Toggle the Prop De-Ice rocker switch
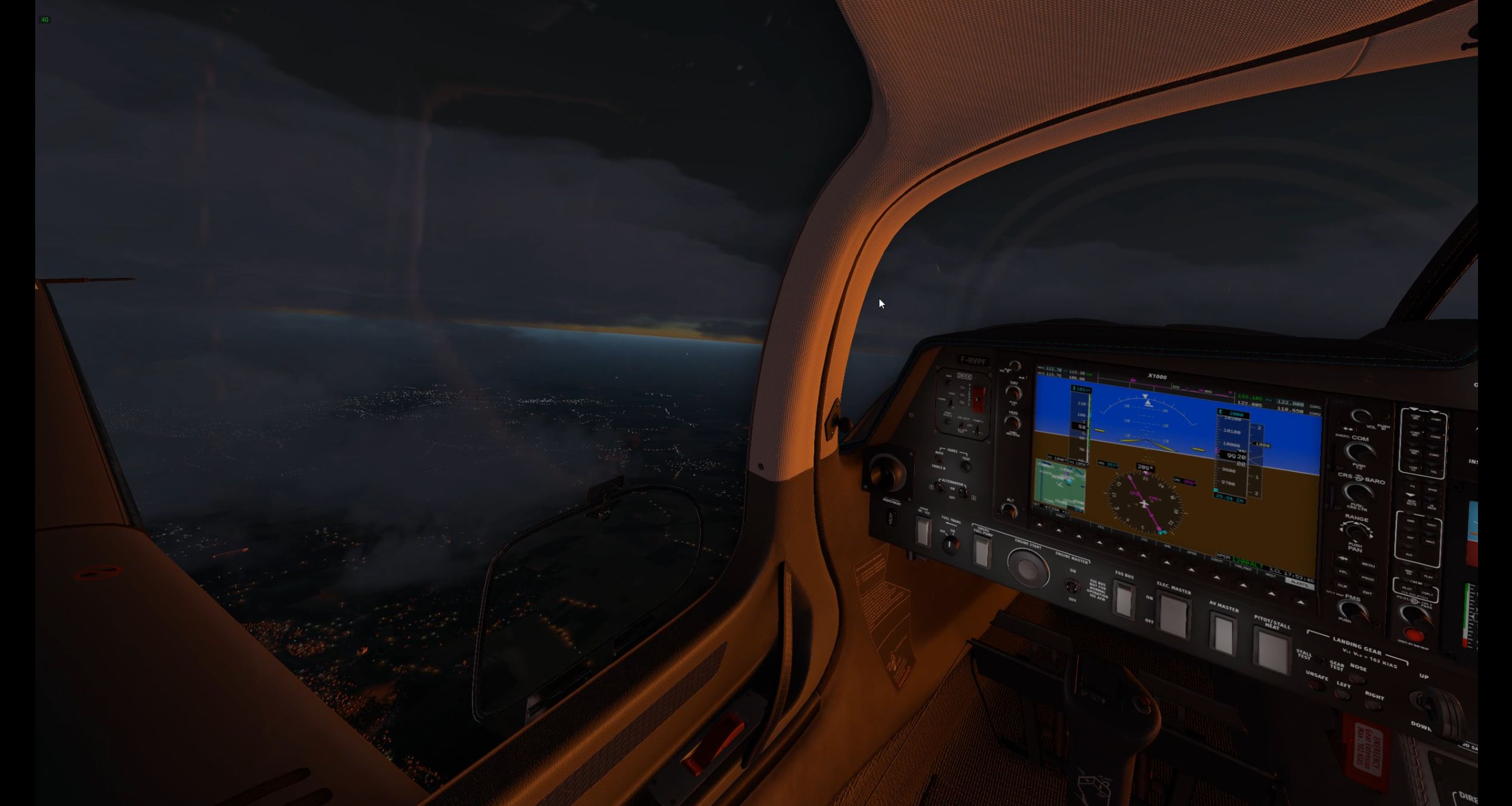Screen dimensions: 1512x806 click(923, 532)
